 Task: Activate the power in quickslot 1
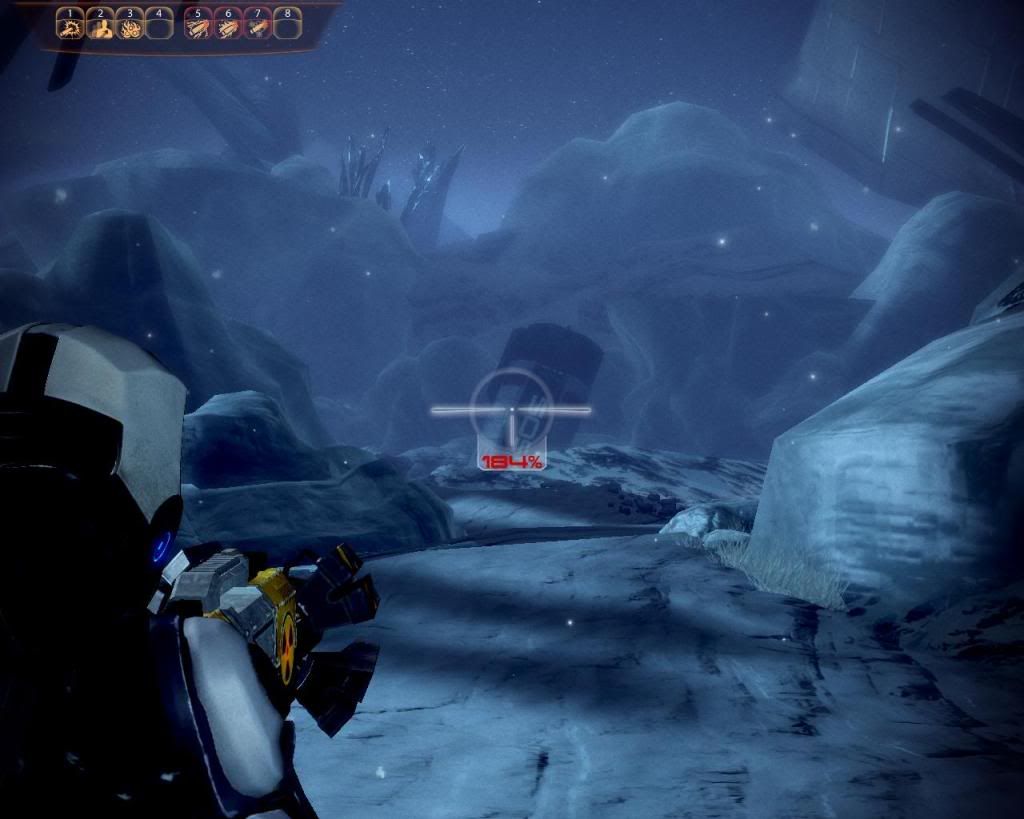(x=69, y=28)
